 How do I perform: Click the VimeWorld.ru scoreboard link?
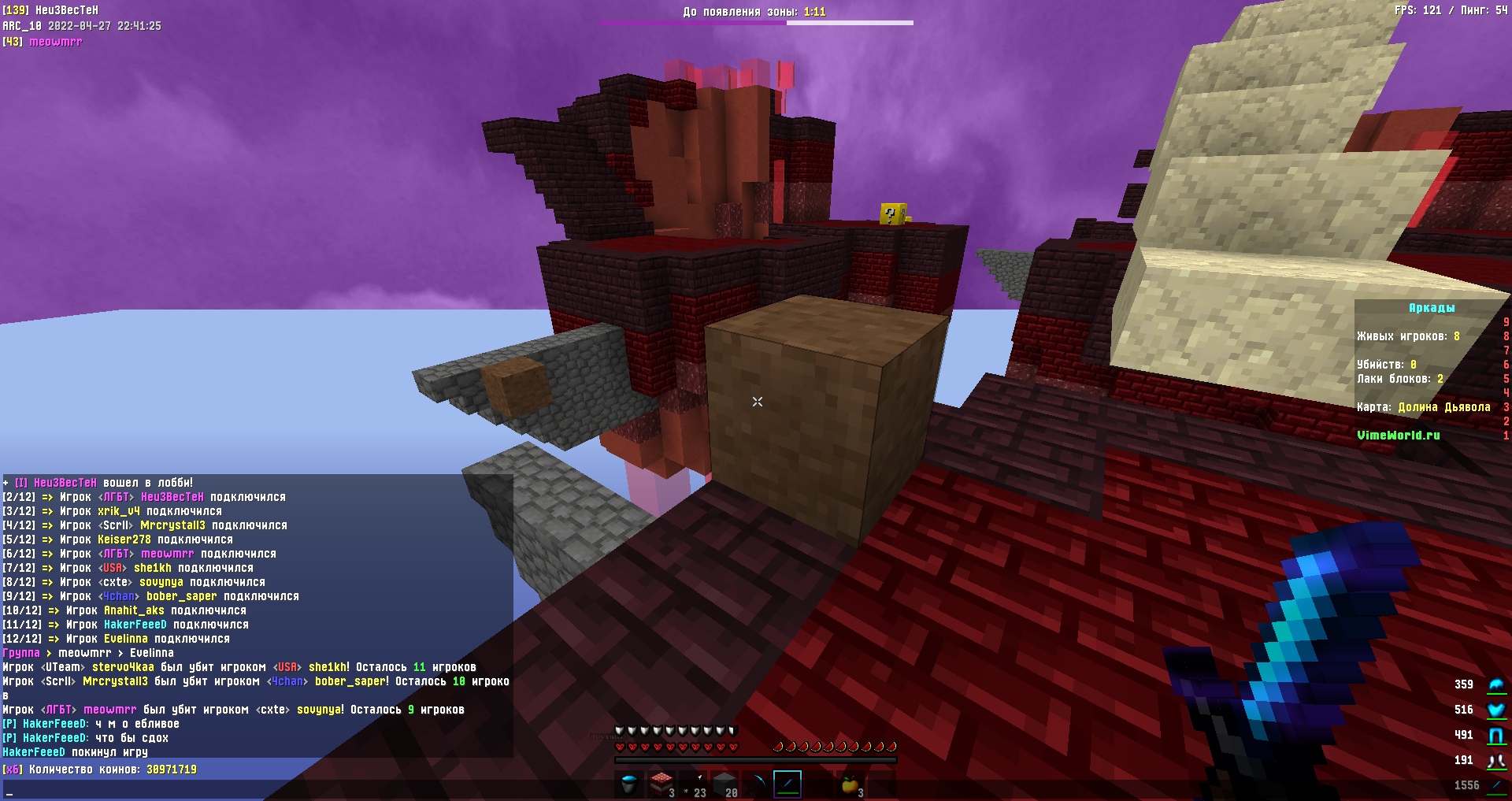coord(1398,436)
